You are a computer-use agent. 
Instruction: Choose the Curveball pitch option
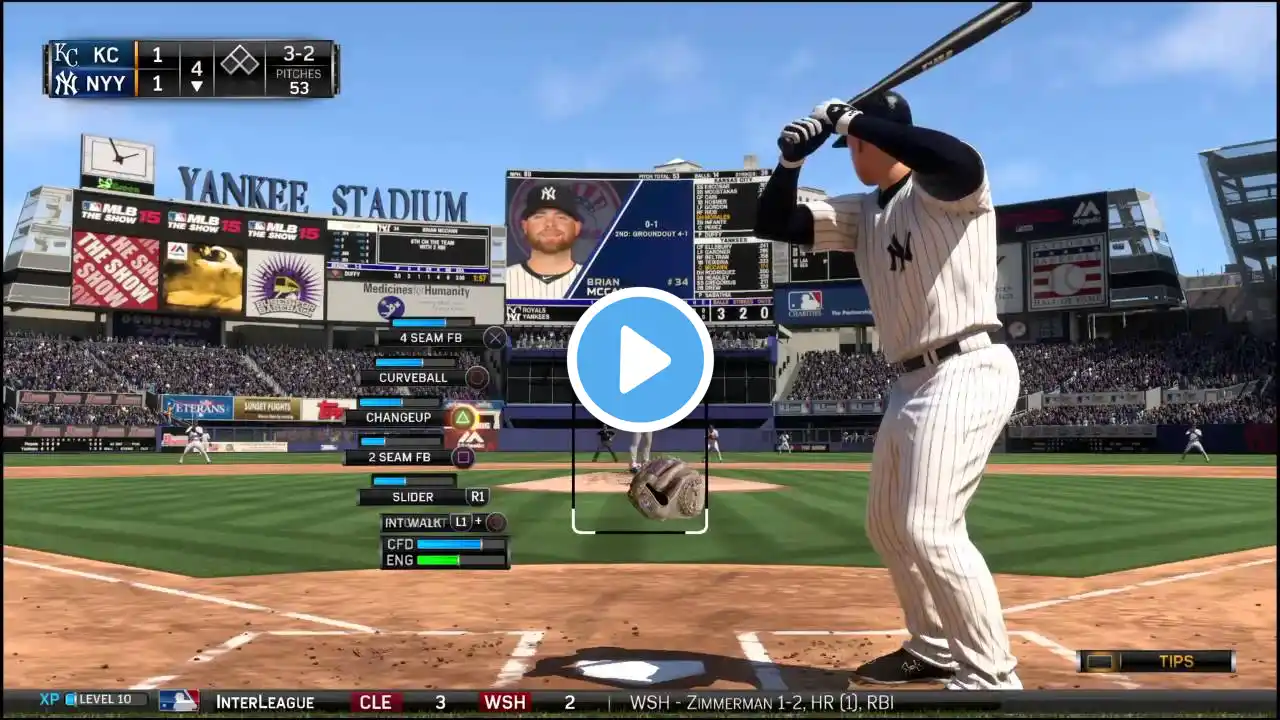pyautogui.click(x=412, y=378)
